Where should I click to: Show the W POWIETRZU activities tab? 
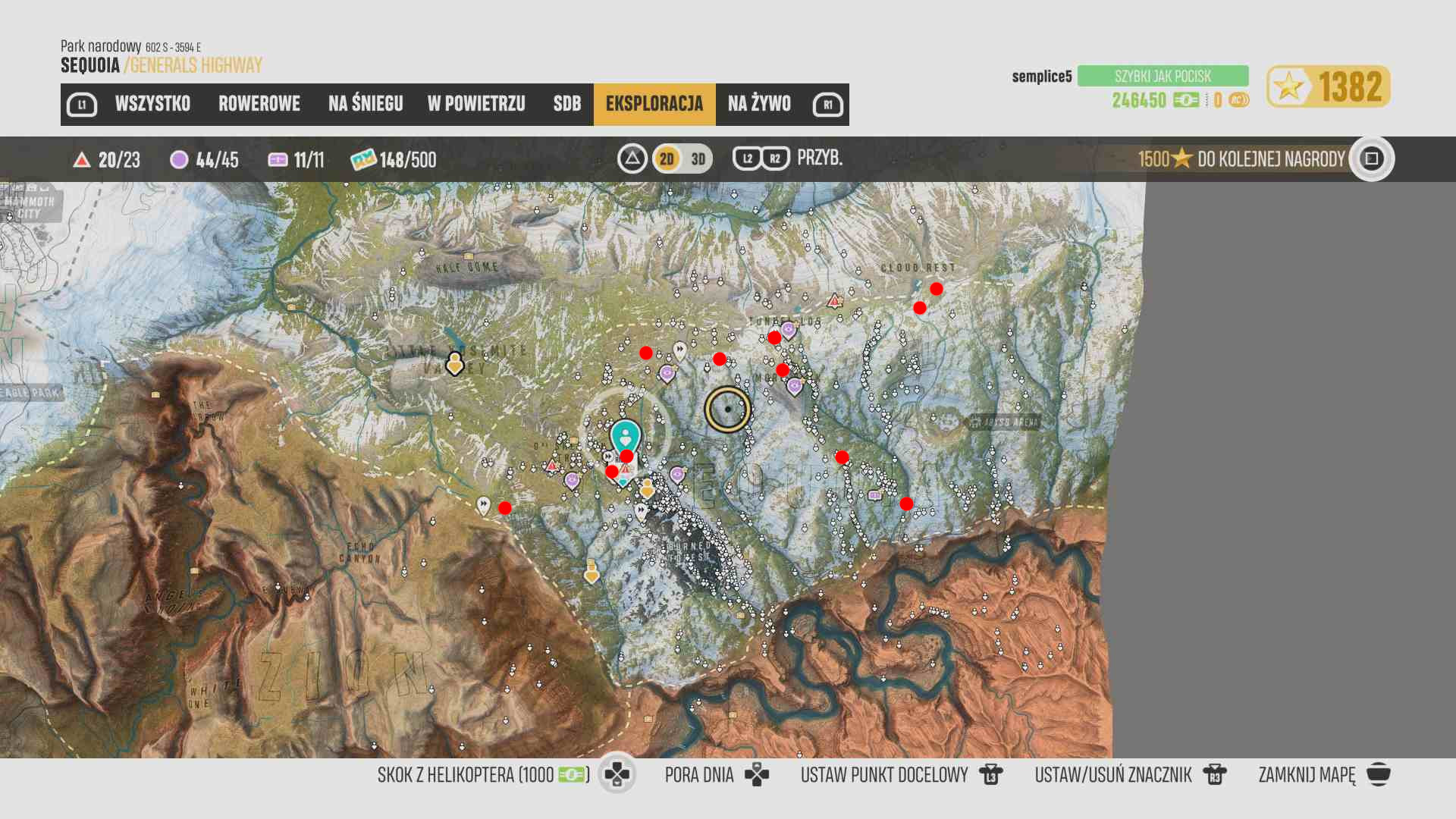pos(476,104)
